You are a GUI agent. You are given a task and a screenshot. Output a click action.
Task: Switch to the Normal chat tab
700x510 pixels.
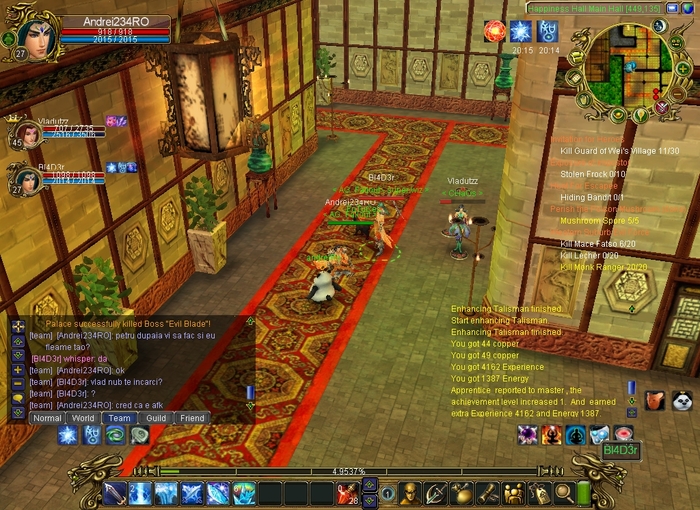click(x=47, y=418)
